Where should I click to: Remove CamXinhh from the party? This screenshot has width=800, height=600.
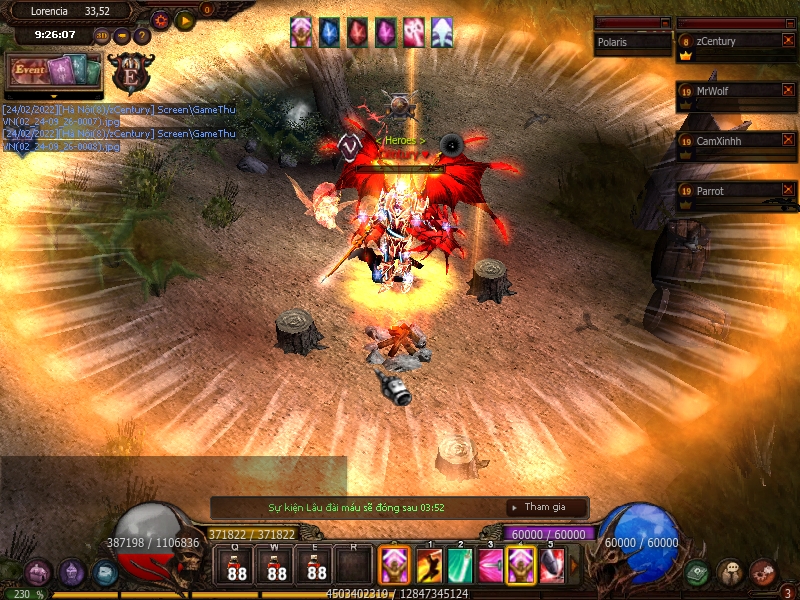click(788, 141)
